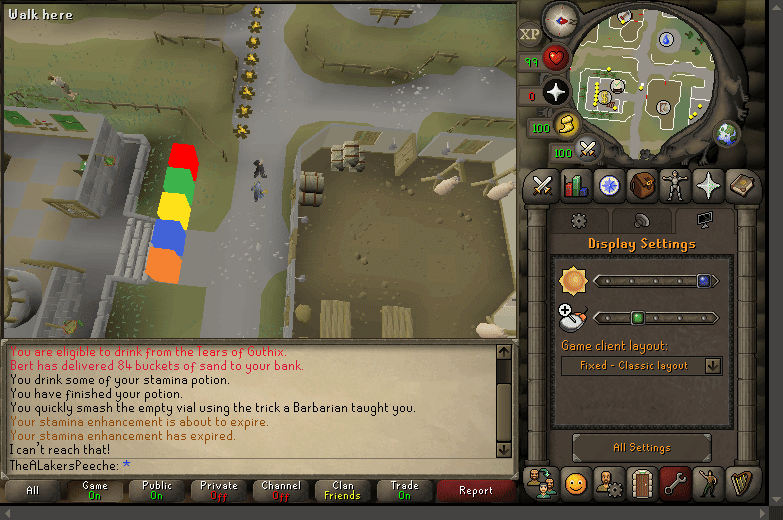Open the magic spellbook tab
The image size is (783, 520).
point(740,185)
